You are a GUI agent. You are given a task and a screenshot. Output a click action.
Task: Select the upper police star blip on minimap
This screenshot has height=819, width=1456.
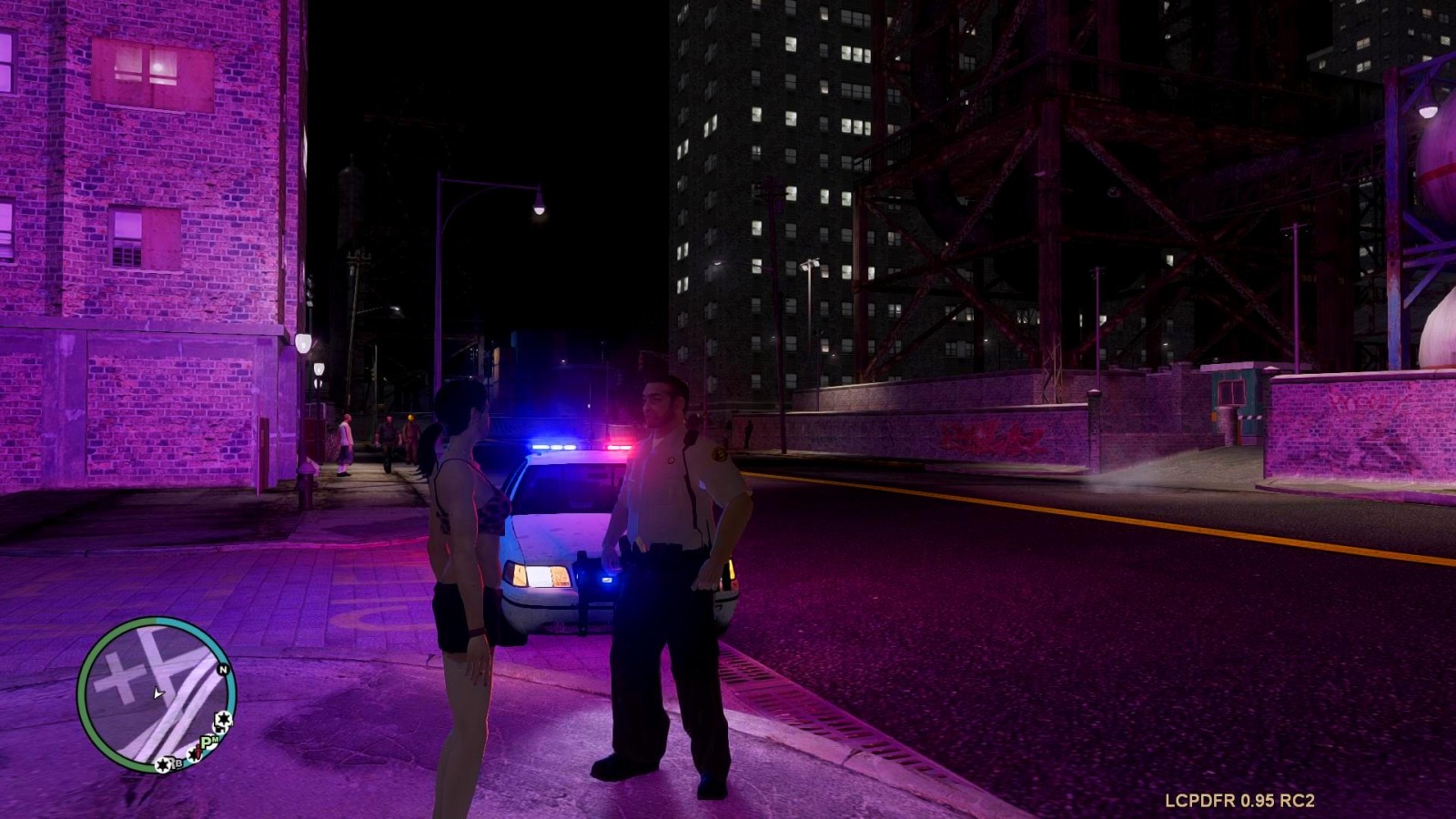223,720
